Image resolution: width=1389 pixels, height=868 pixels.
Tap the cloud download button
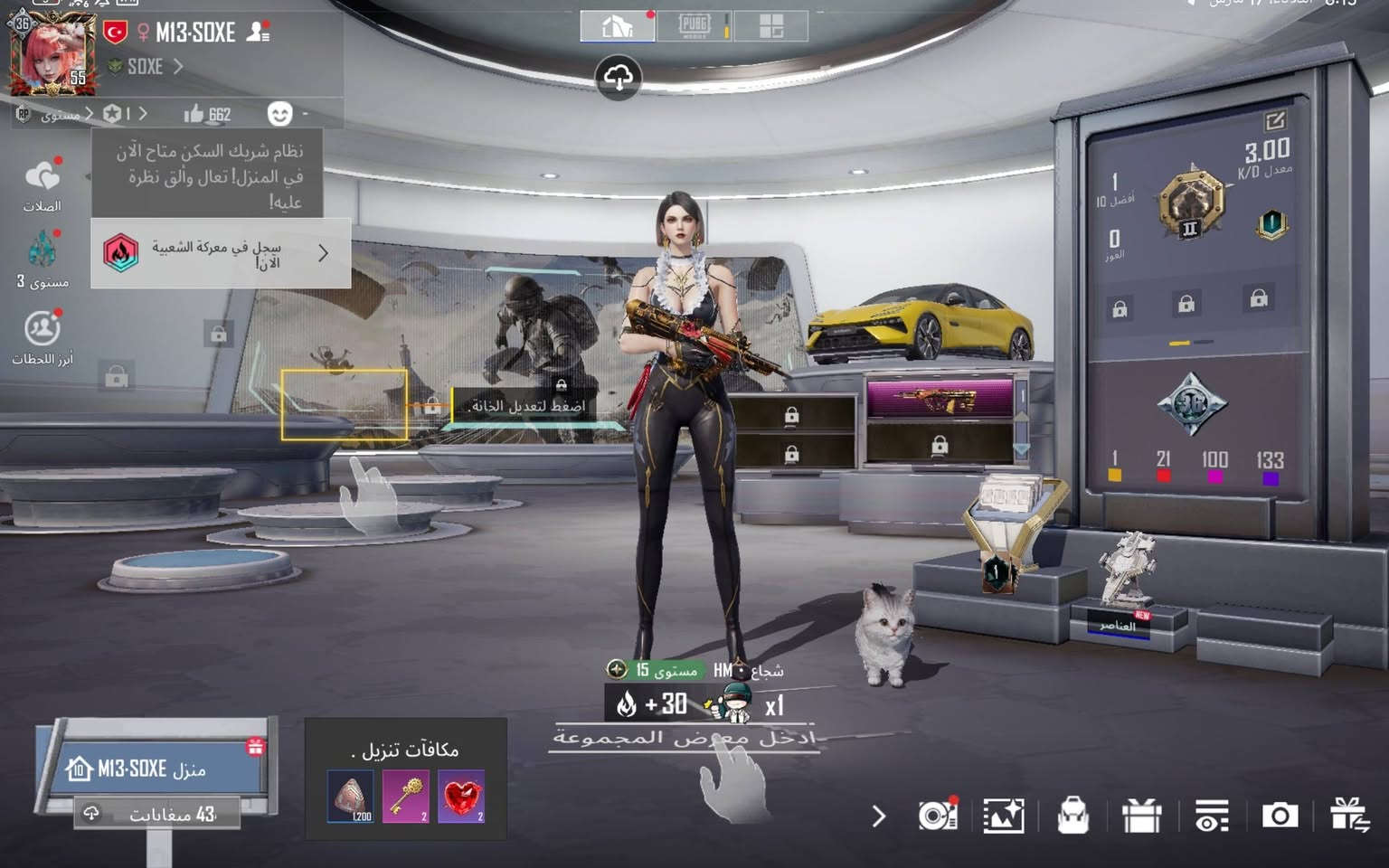619,78
